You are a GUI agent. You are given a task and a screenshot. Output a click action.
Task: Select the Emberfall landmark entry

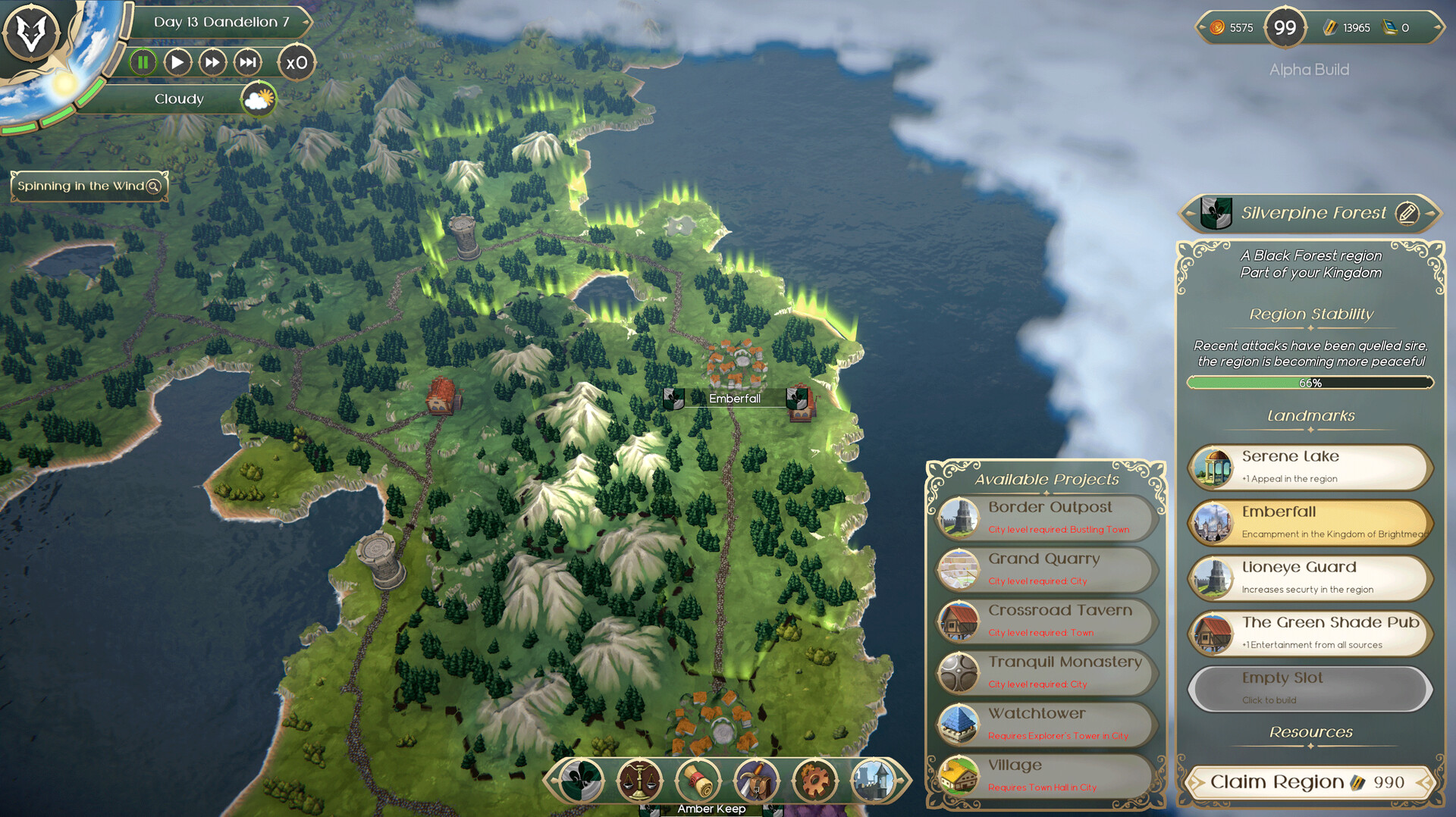click(x=1310, y=522)
